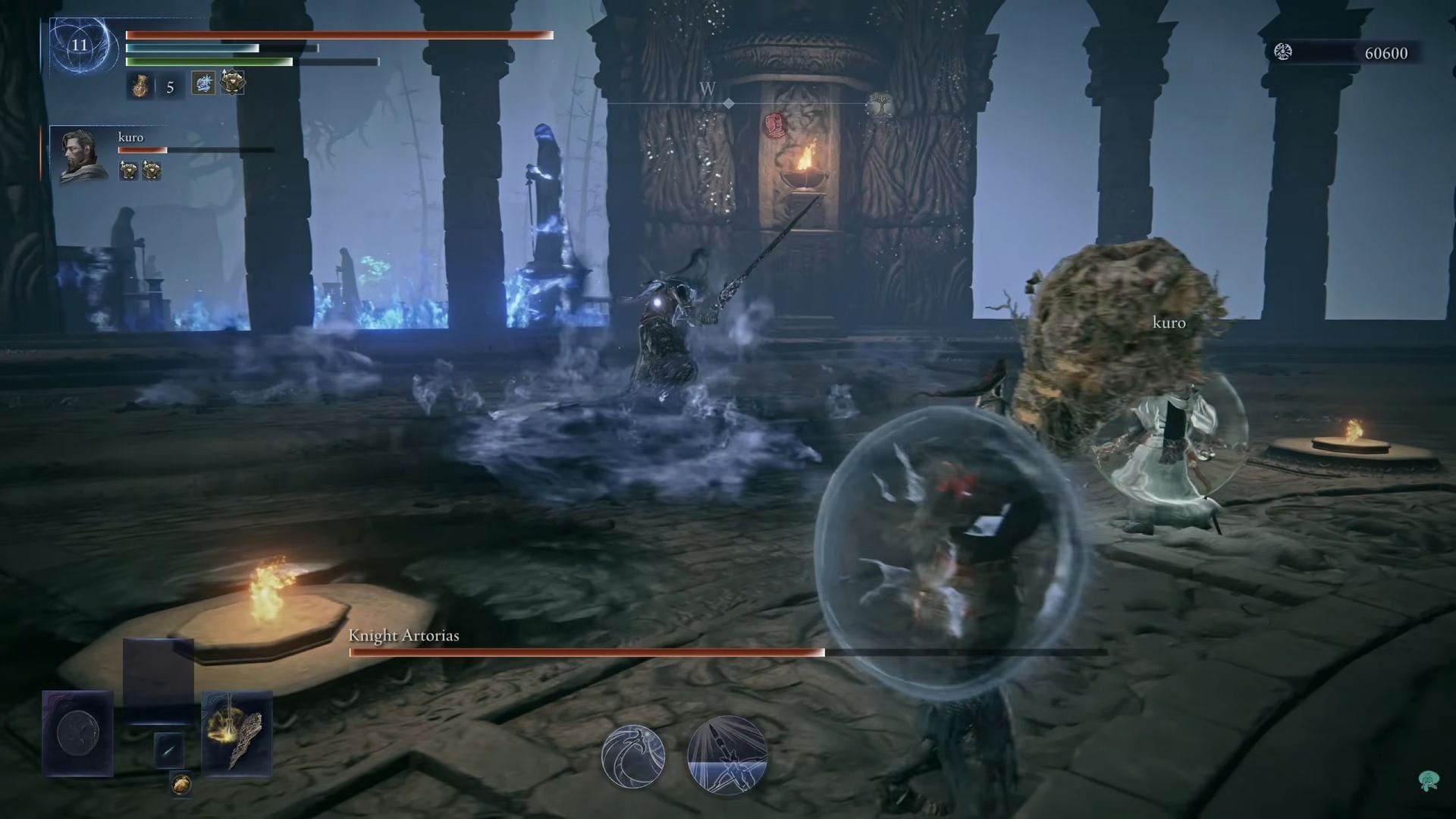
Task: Click the W marker on the compass bar
Action: 707,87
